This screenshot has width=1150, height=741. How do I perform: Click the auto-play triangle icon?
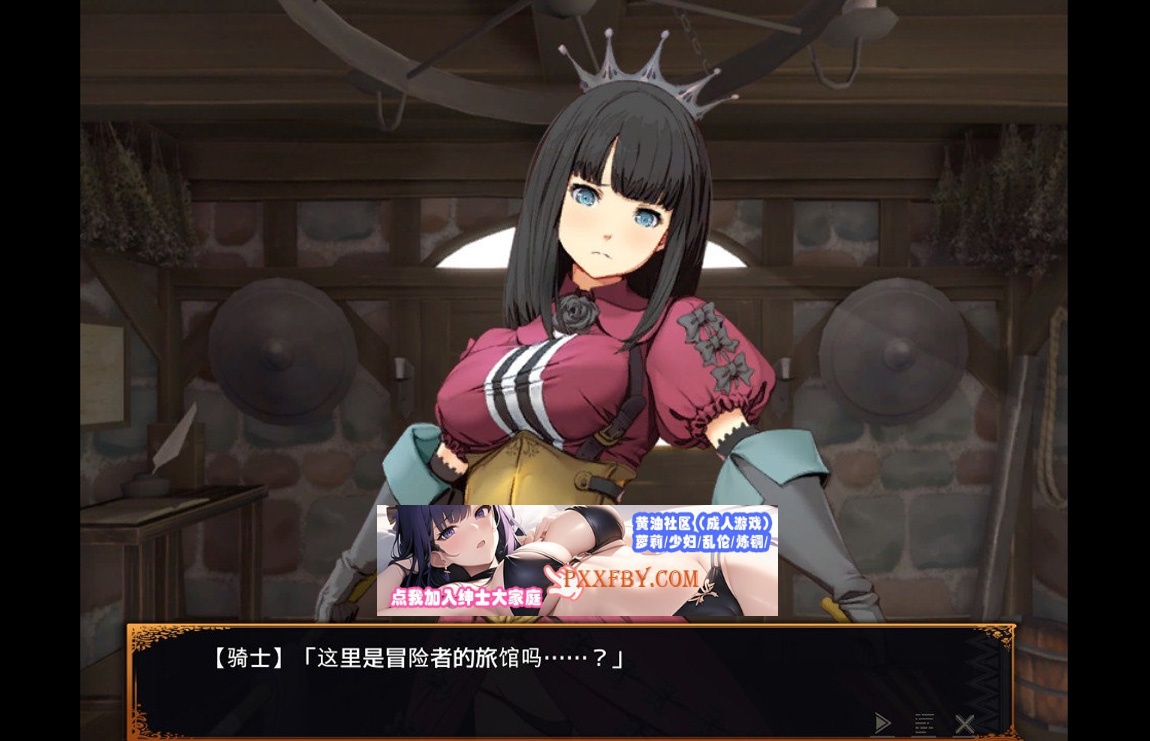pos(882,723)
